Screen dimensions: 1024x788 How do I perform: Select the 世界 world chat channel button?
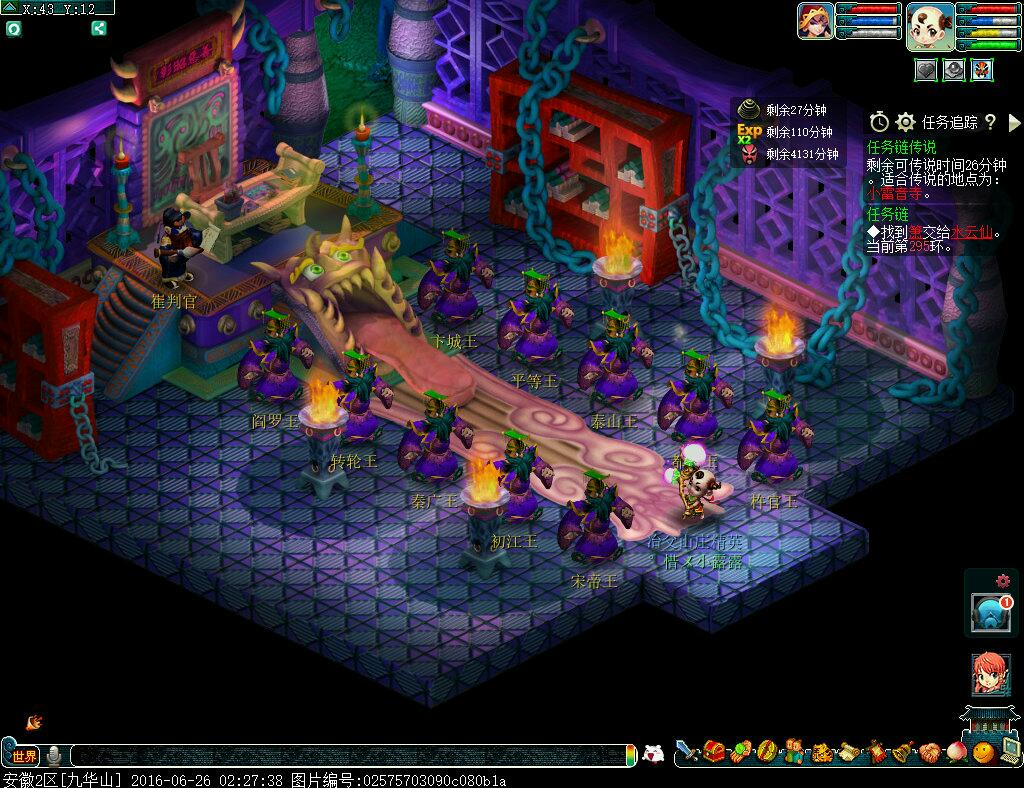point(24,756)
